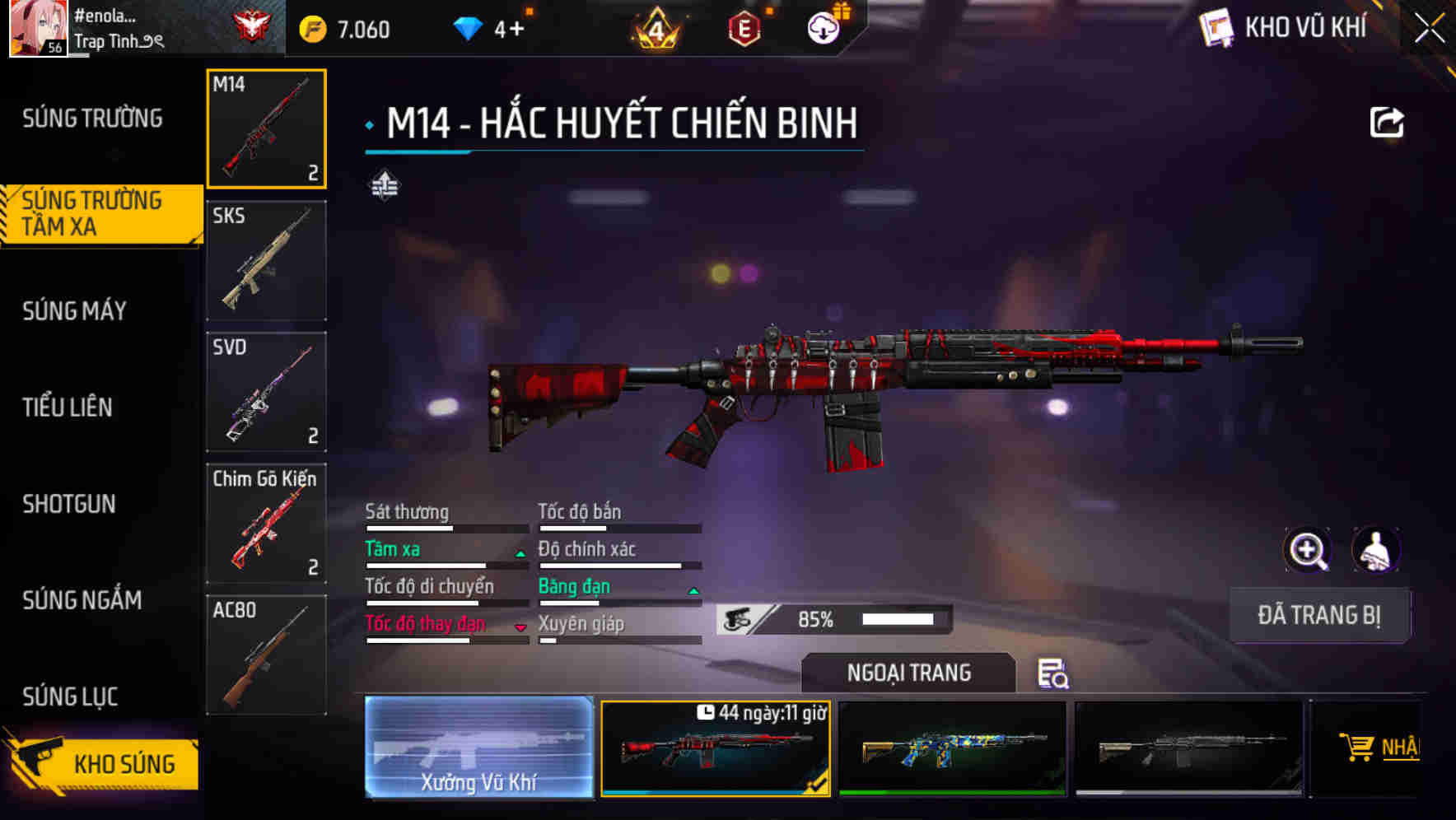This screenshot has height=820, width=1456.
Task: Select the SVD weapon thumbnail
Action: (266, 393)
